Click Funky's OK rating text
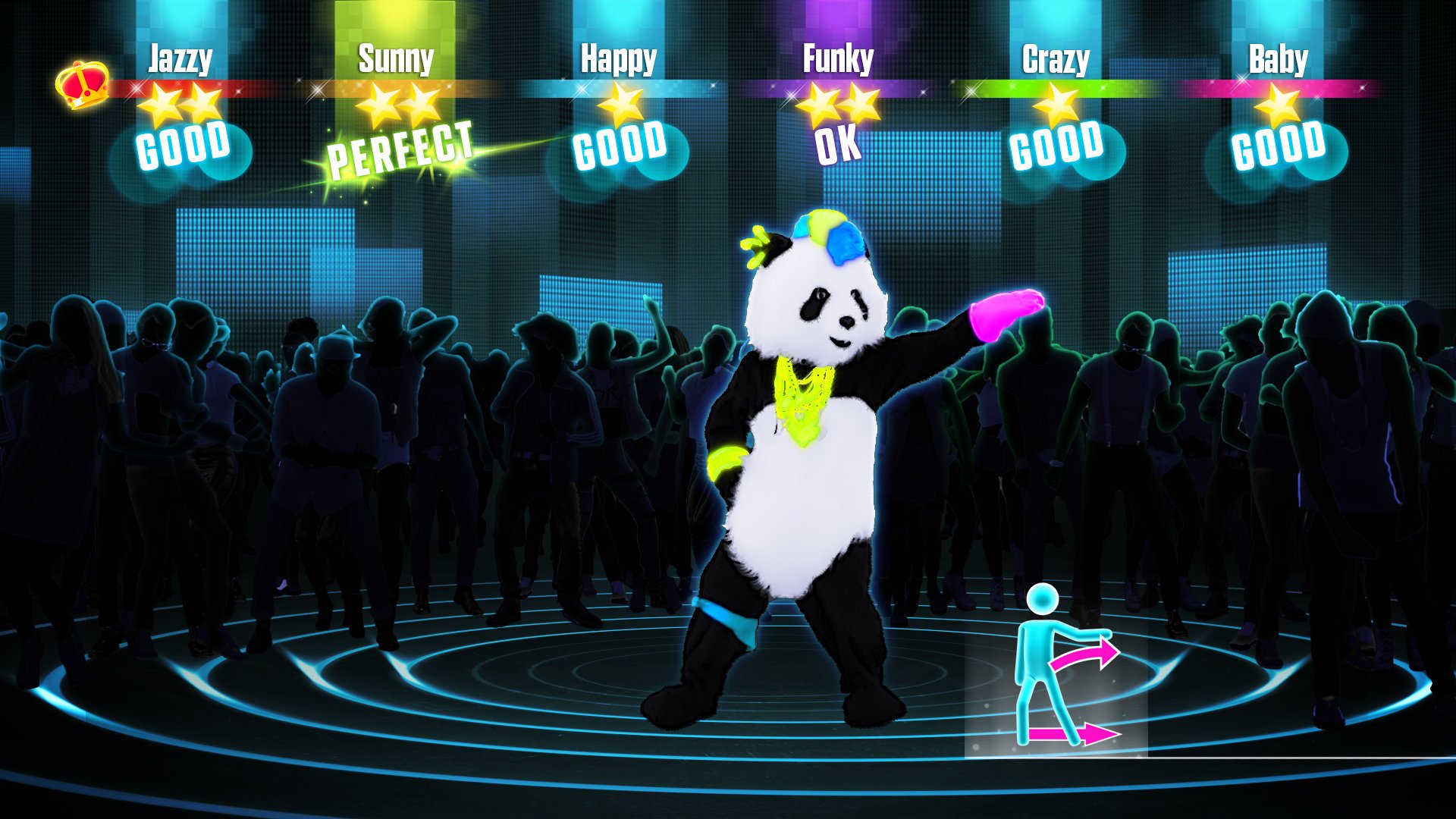Image resolution: width=1456 pixels, height=819 pixels. pos(838,146)
